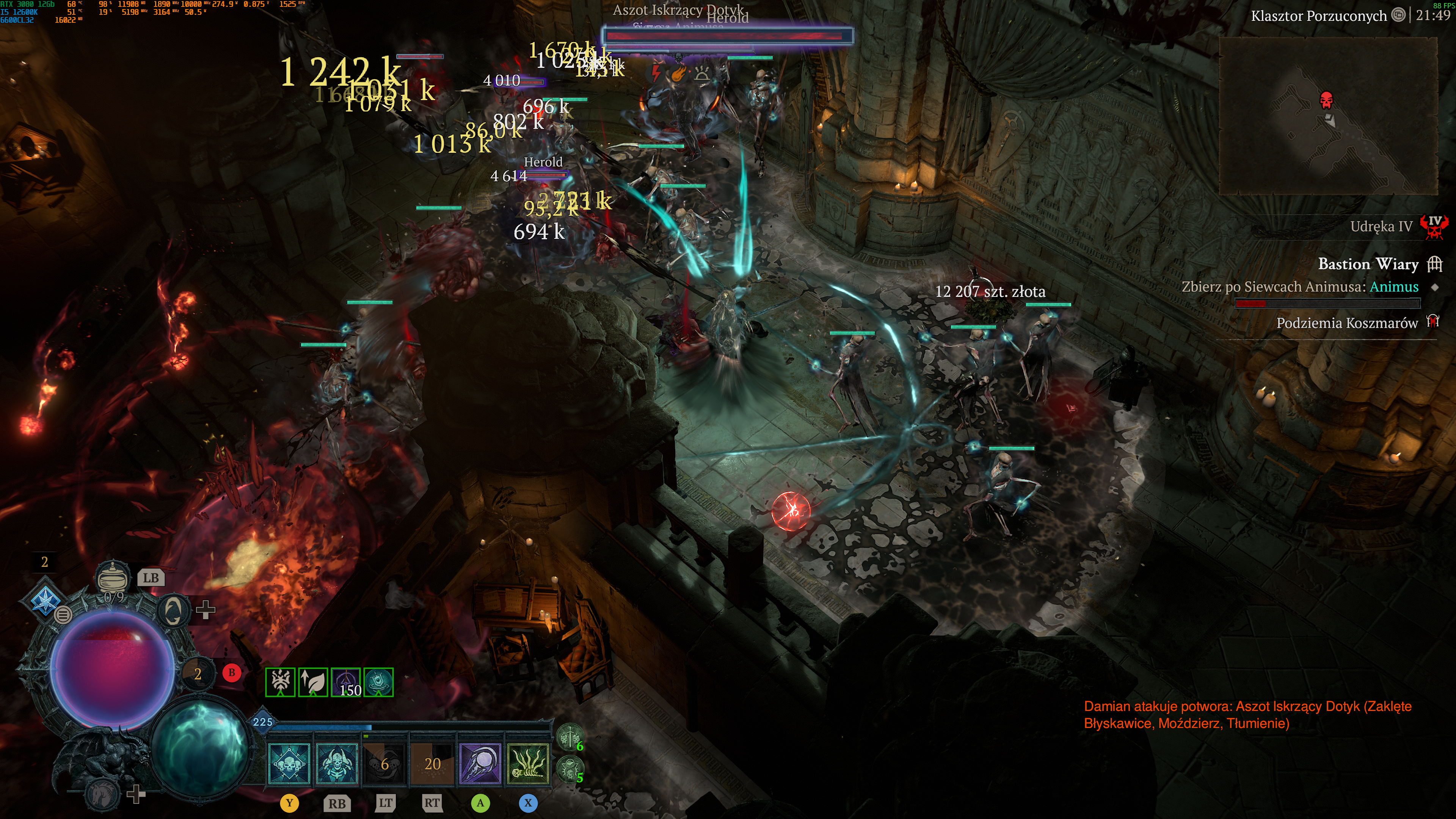Image resolution: width=1456 pixels, height=819 pixels.
Task: Activate the green tendrils corpse skill
Action: (529, 764)
